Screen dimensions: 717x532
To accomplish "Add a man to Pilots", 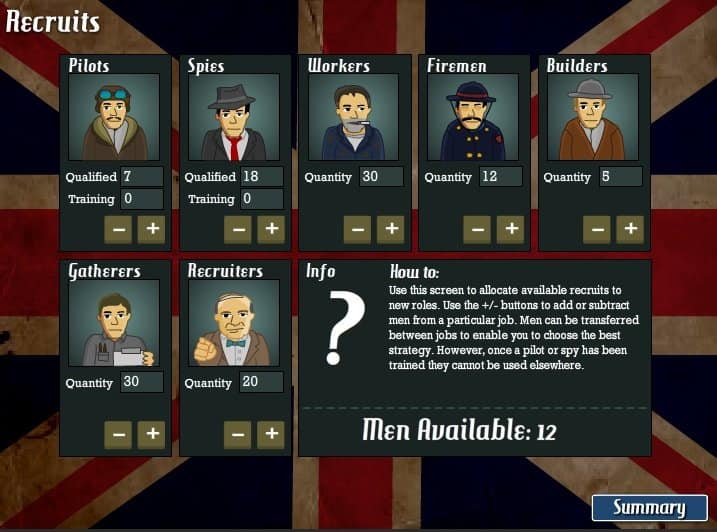I will click(152, 229).
